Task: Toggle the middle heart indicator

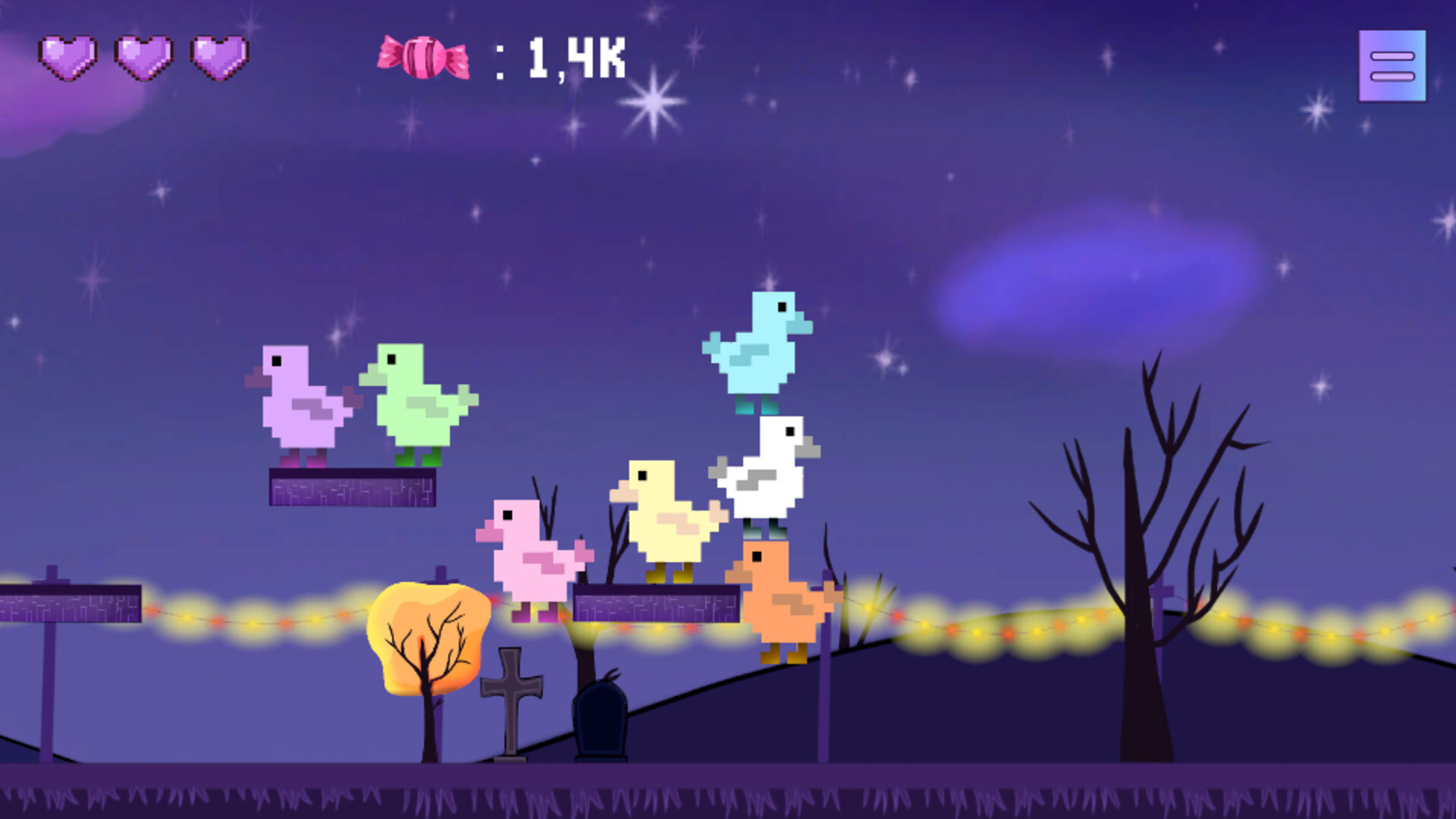Action: tap(143, 57)
